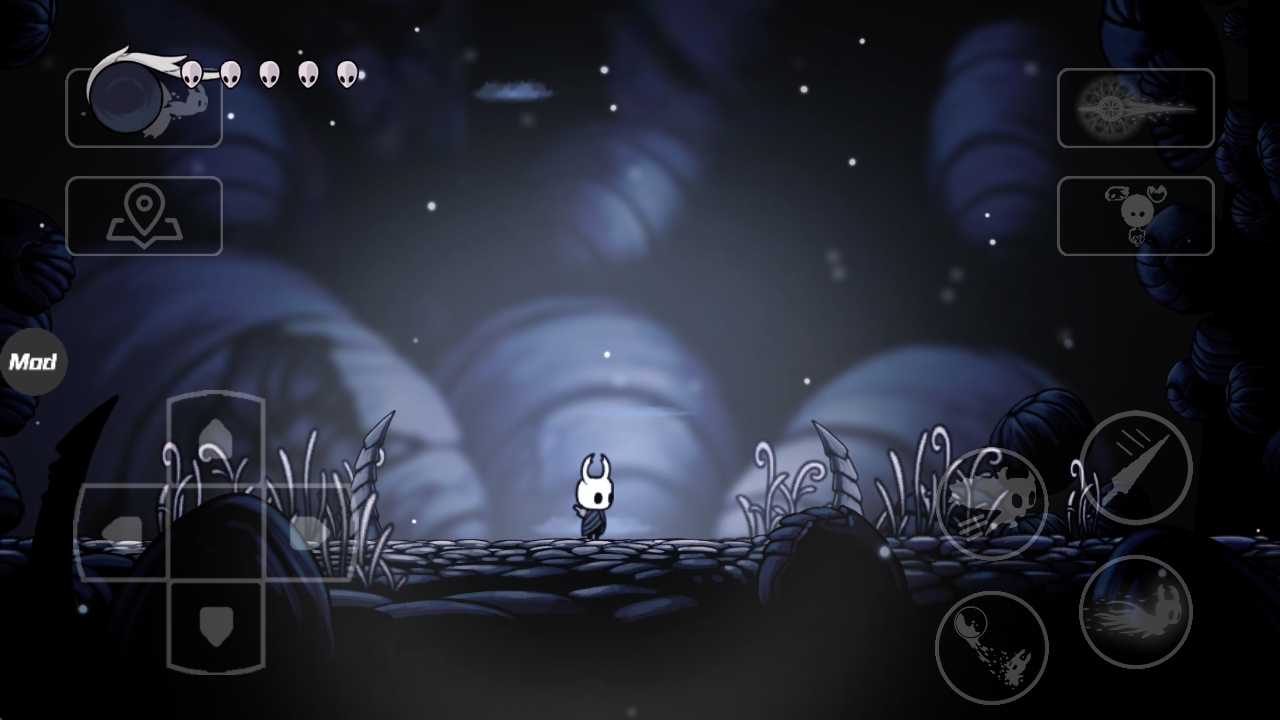Cast a spell with the soul orb button
The height and width of the screenshot is (720, 1280).
pos(992,647)
